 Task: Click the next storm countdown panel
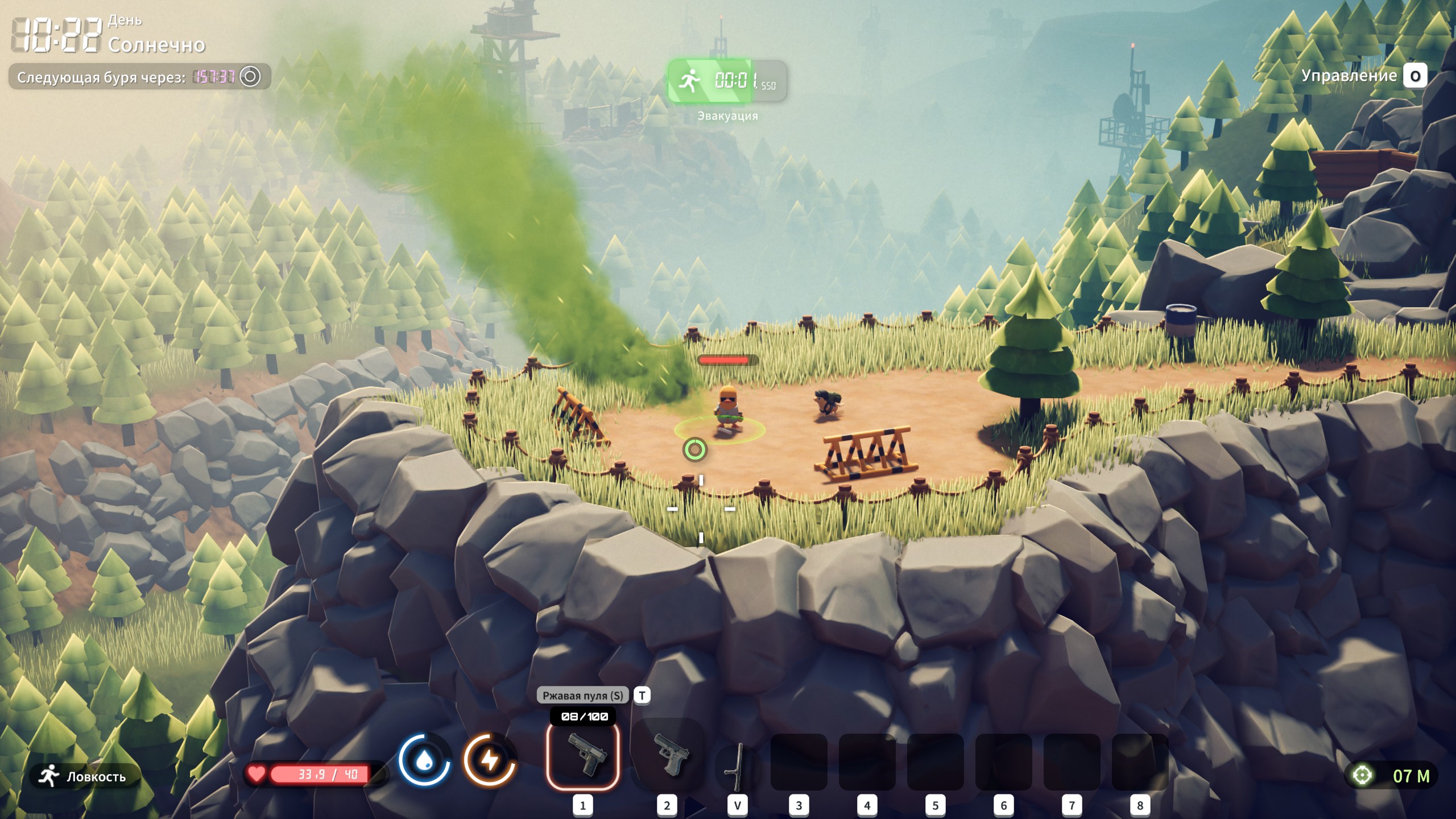click(x=139, y=77)
